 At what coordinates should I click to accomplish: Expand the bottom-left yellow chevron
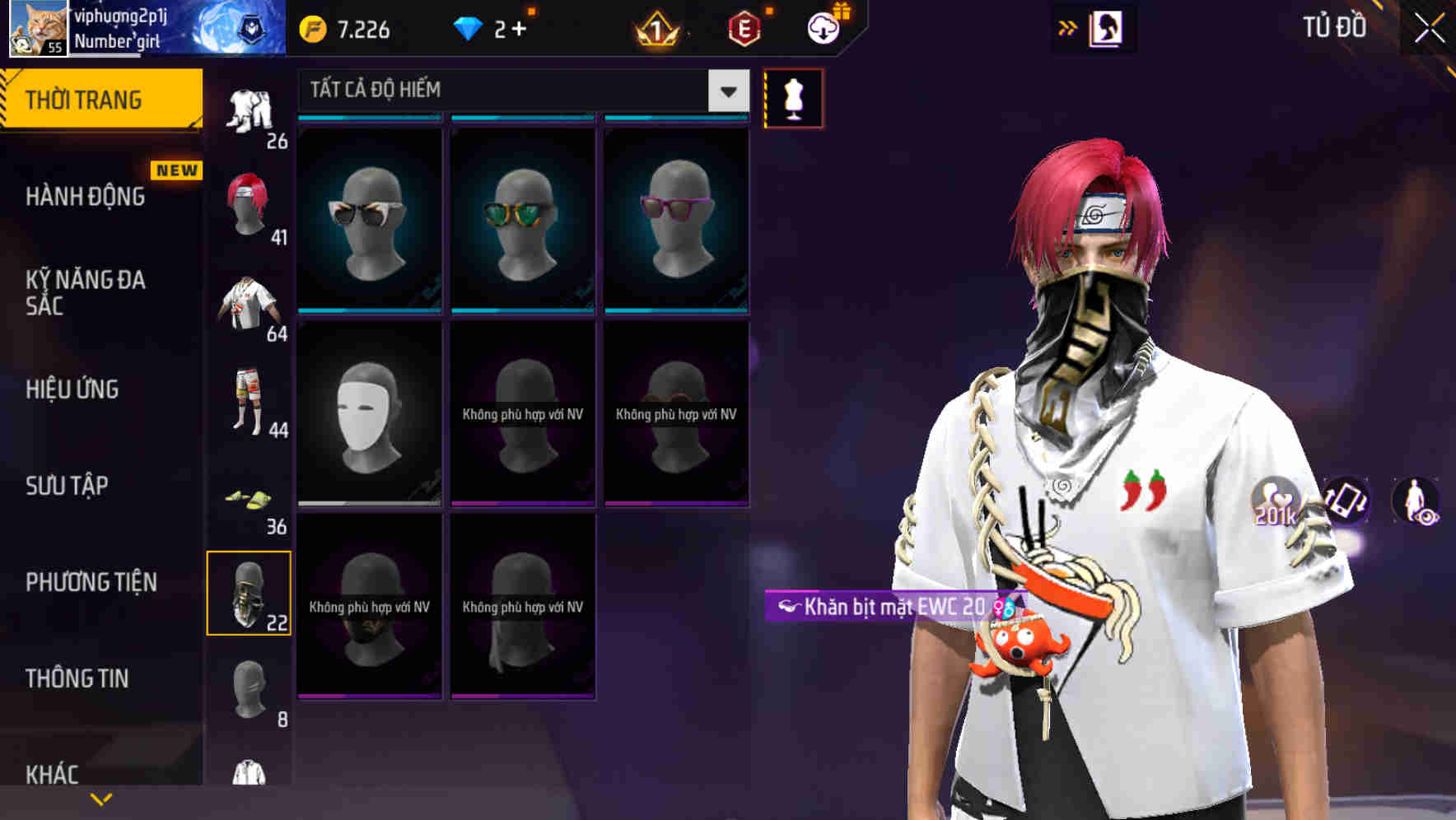(101, 797)
